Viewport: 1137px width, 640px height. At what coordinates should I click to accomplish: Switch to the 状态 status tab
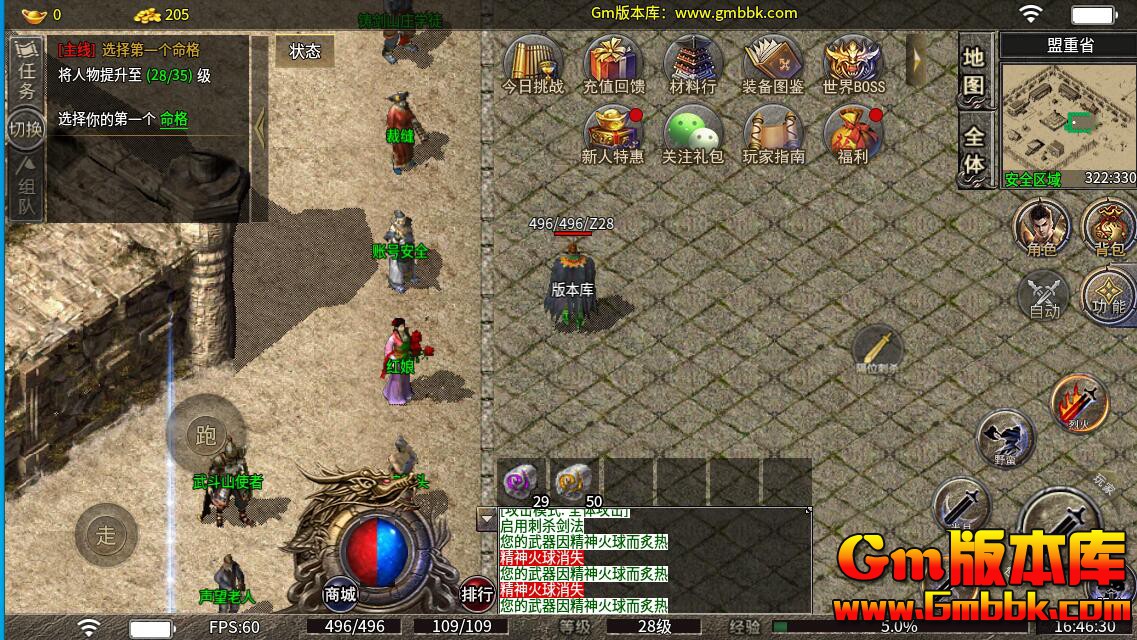point(305,52)
